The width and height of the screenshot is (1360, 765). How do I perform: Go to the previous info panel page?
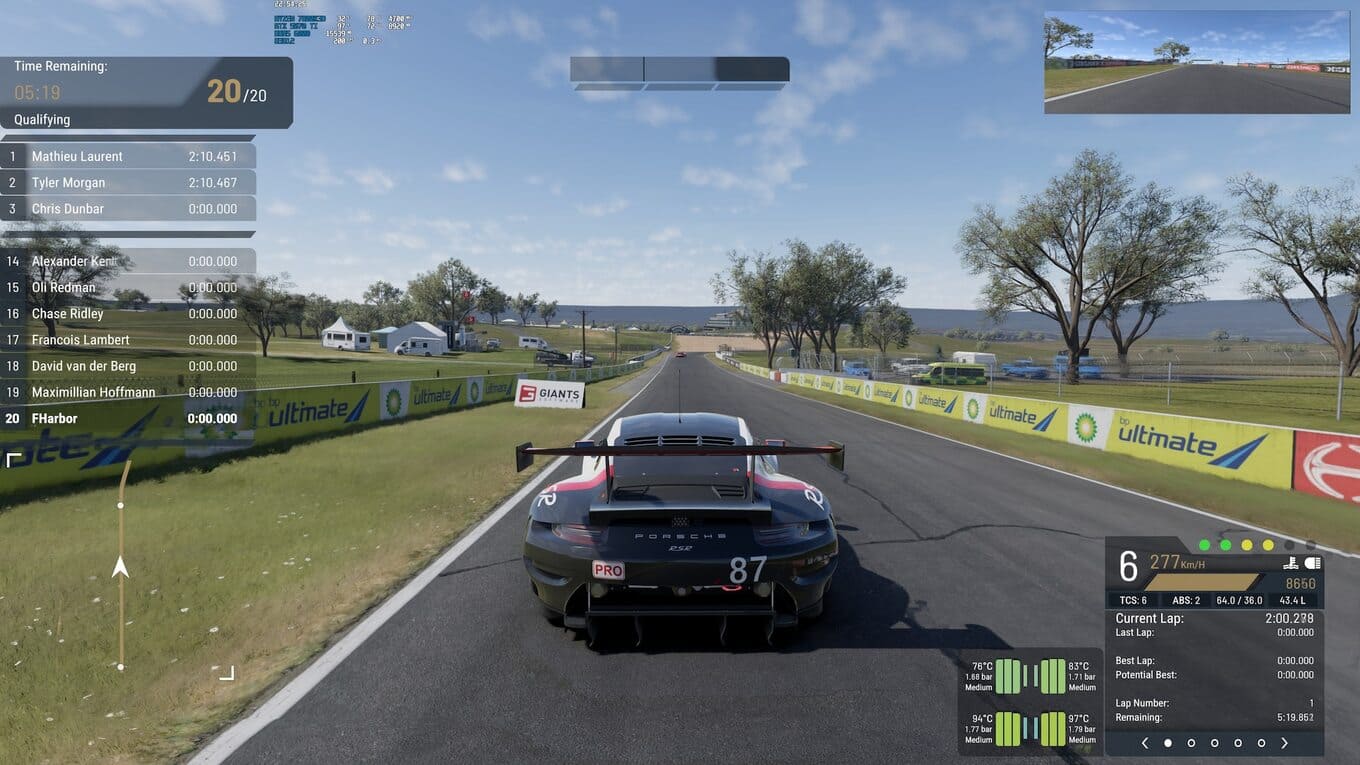pyautogui.click(x=1145, y=743)
